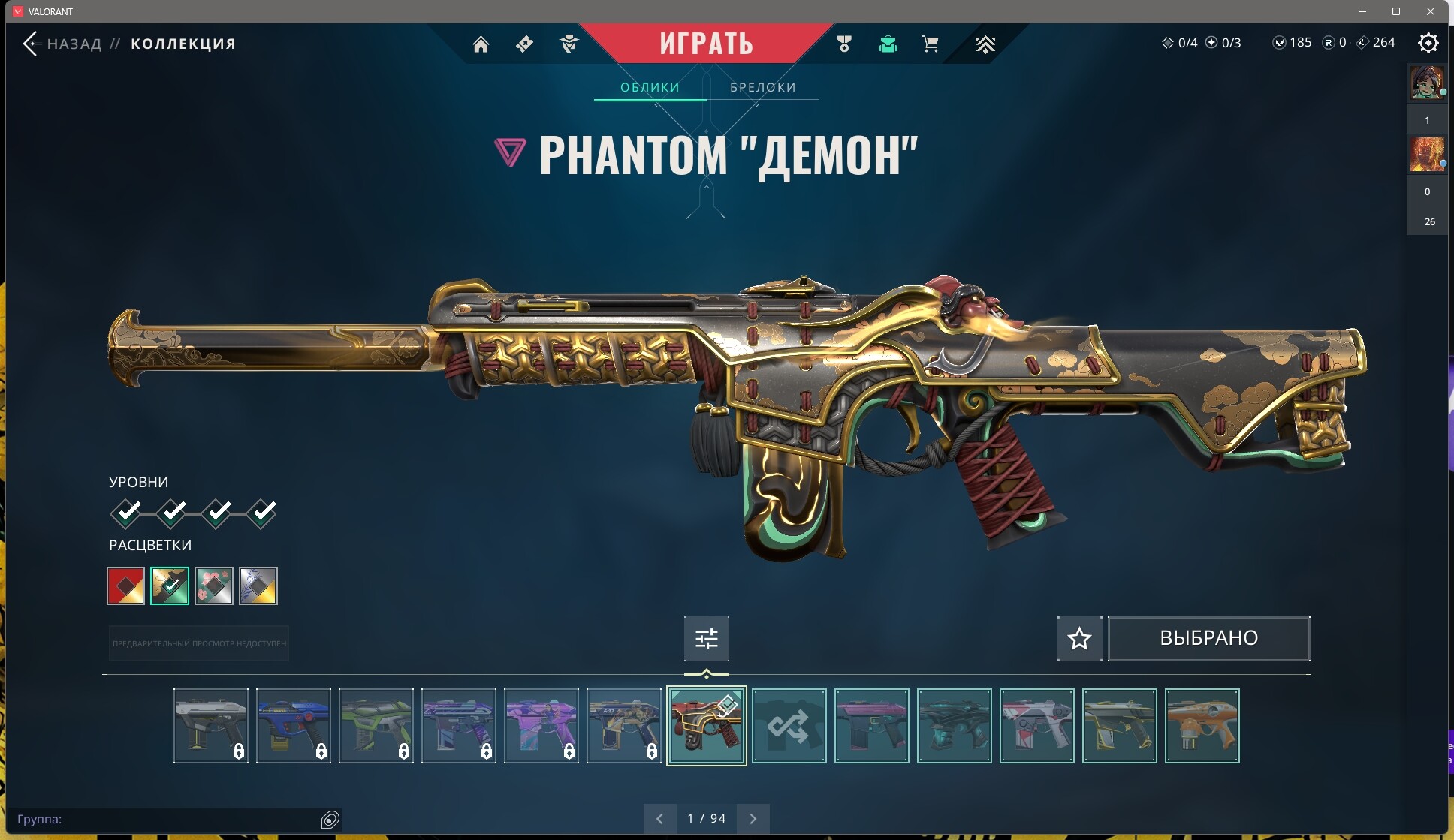Open the battle pass chevrons icon

point(985,44)
